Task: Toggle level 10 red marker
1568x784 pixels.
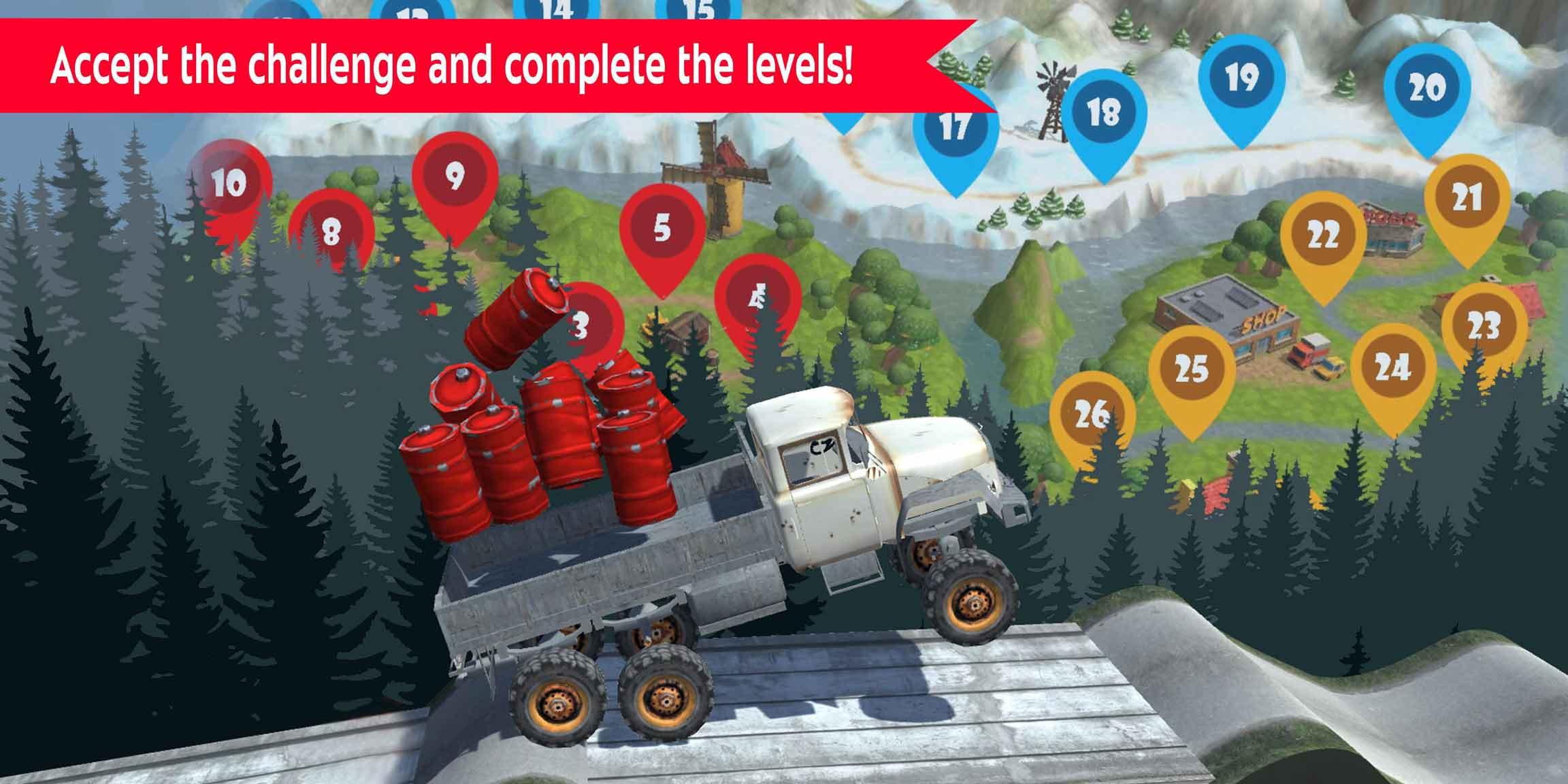Action: [x=230, y=182]
